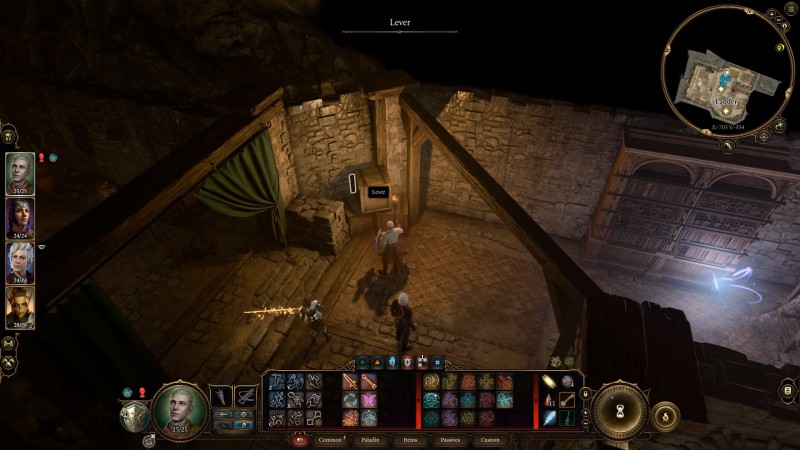
Task: Select the sword attack action in the hotbar
Action: [352, 381]
